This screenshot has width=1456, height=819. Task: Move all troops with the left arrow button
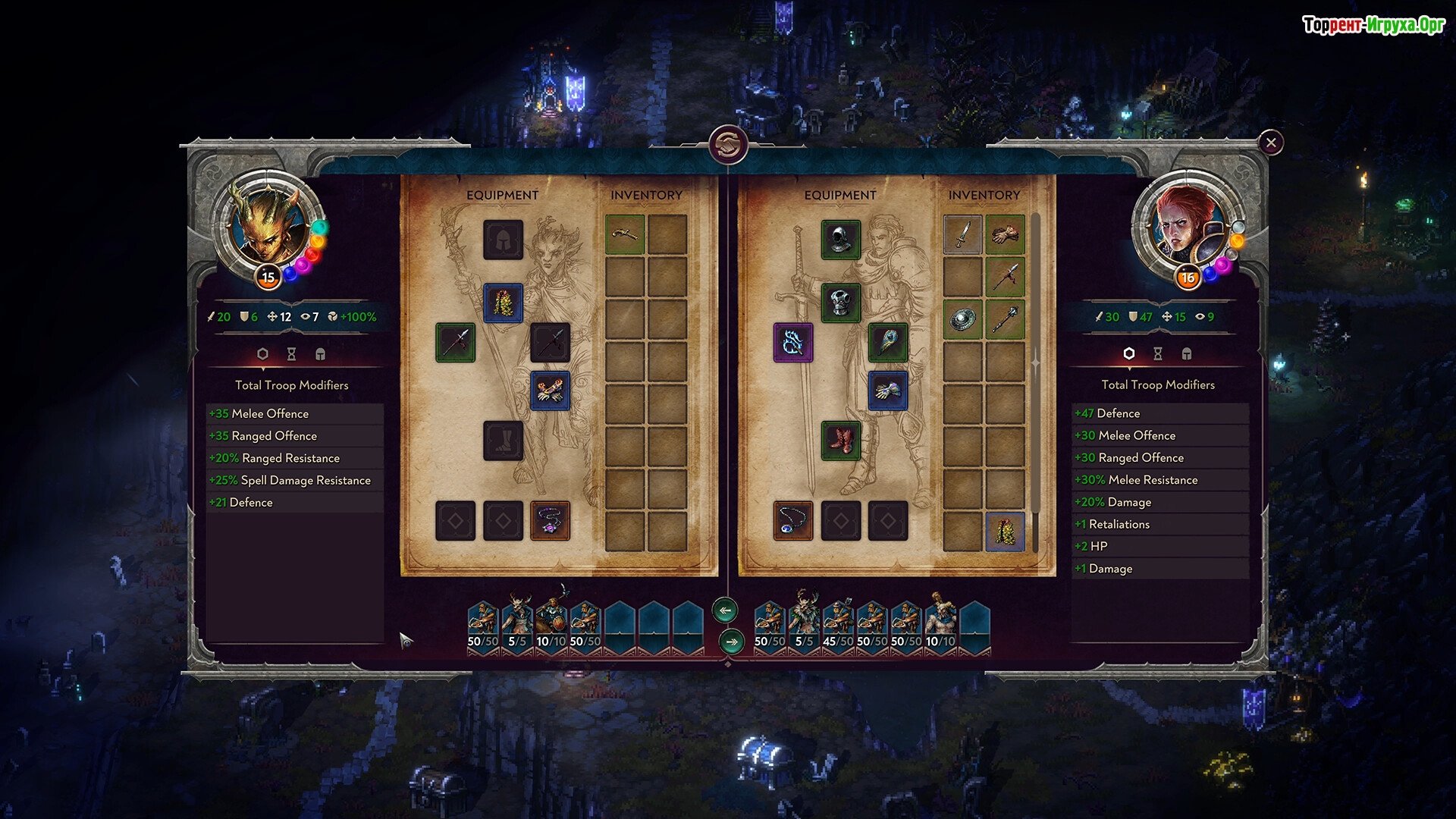pyautogui.click(x=726, y=610)
